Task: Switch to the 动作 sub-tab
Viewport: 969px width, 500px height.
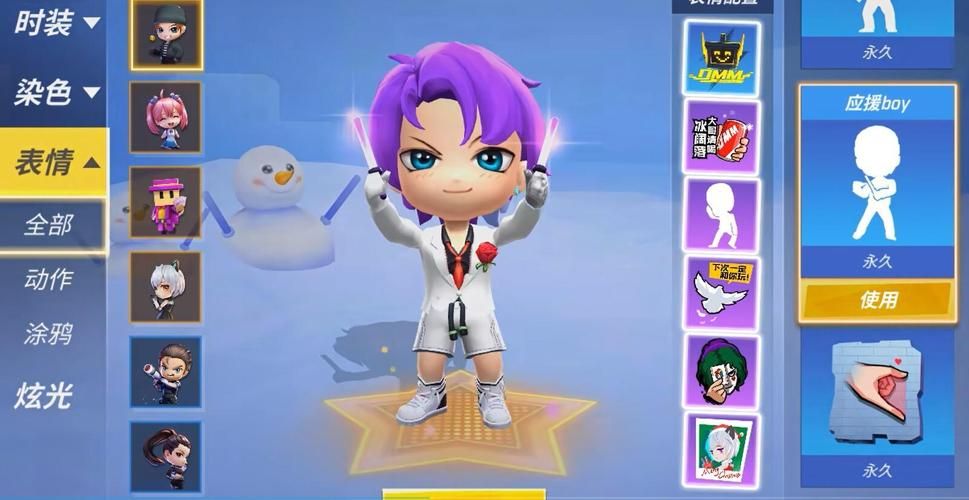Action: click(x=49, y=280)
